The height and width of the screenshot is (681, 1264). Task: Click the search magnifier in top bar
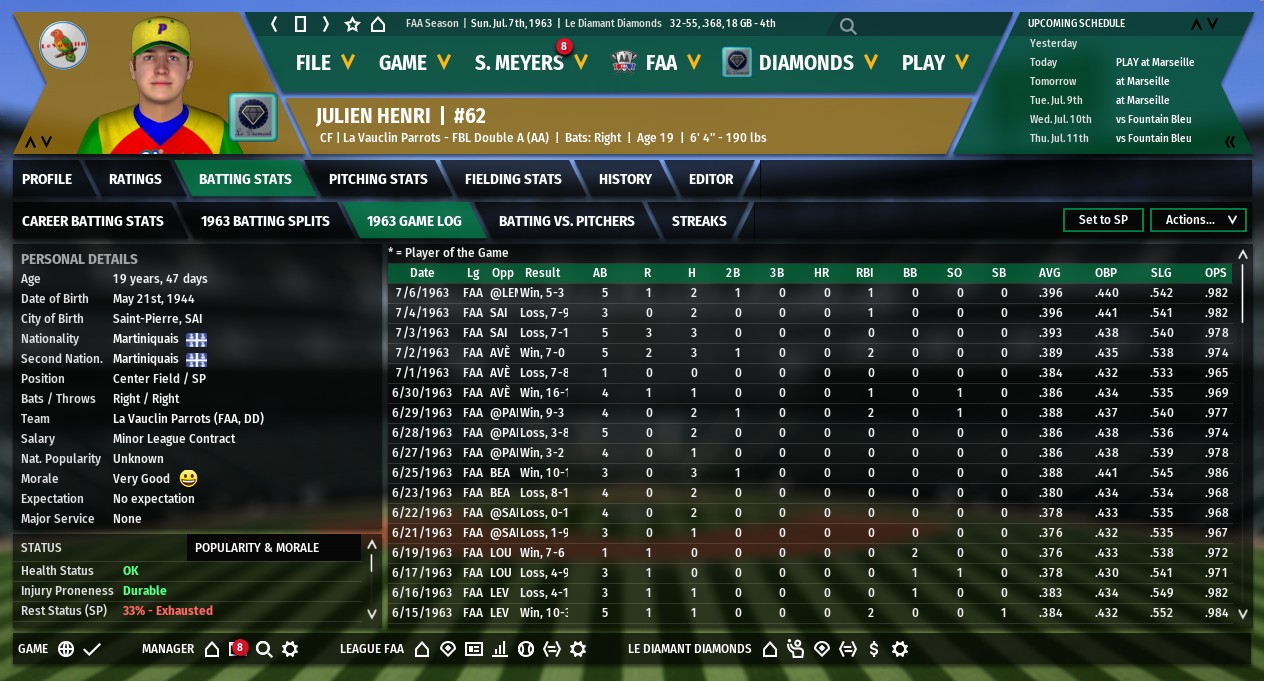click(x=848, y=26)
